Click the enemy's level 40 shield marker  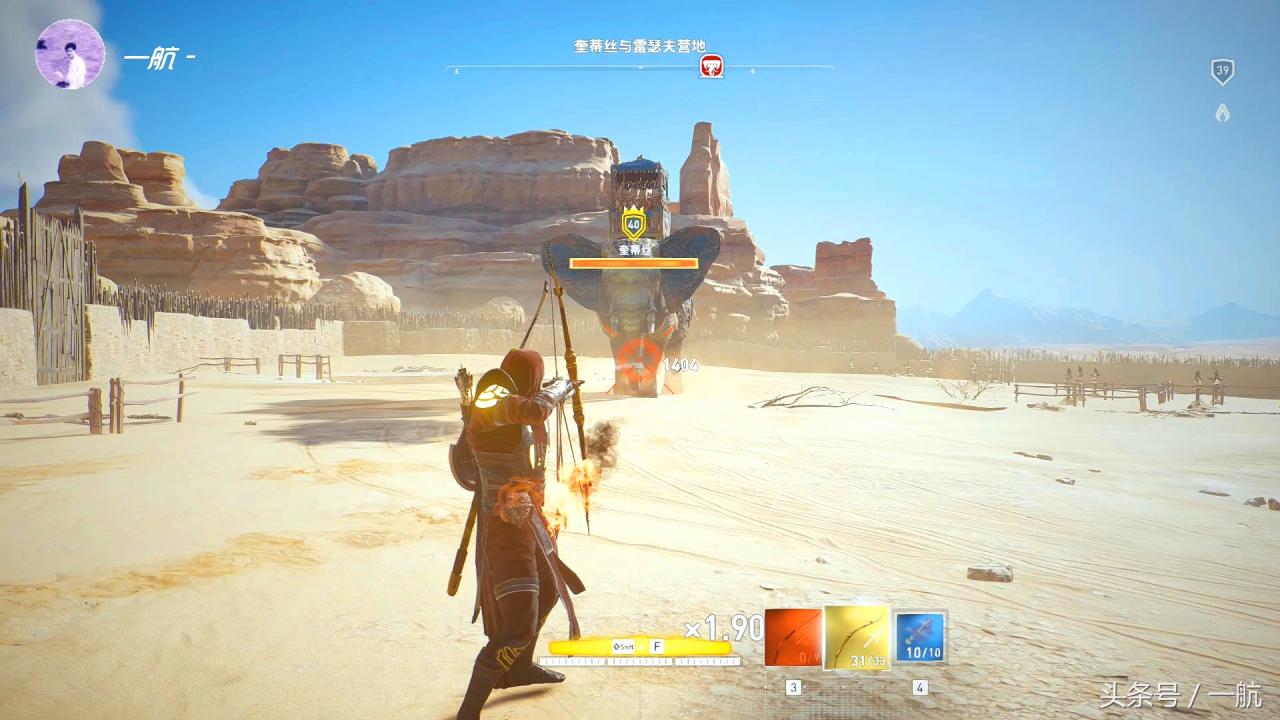point(633,224)
